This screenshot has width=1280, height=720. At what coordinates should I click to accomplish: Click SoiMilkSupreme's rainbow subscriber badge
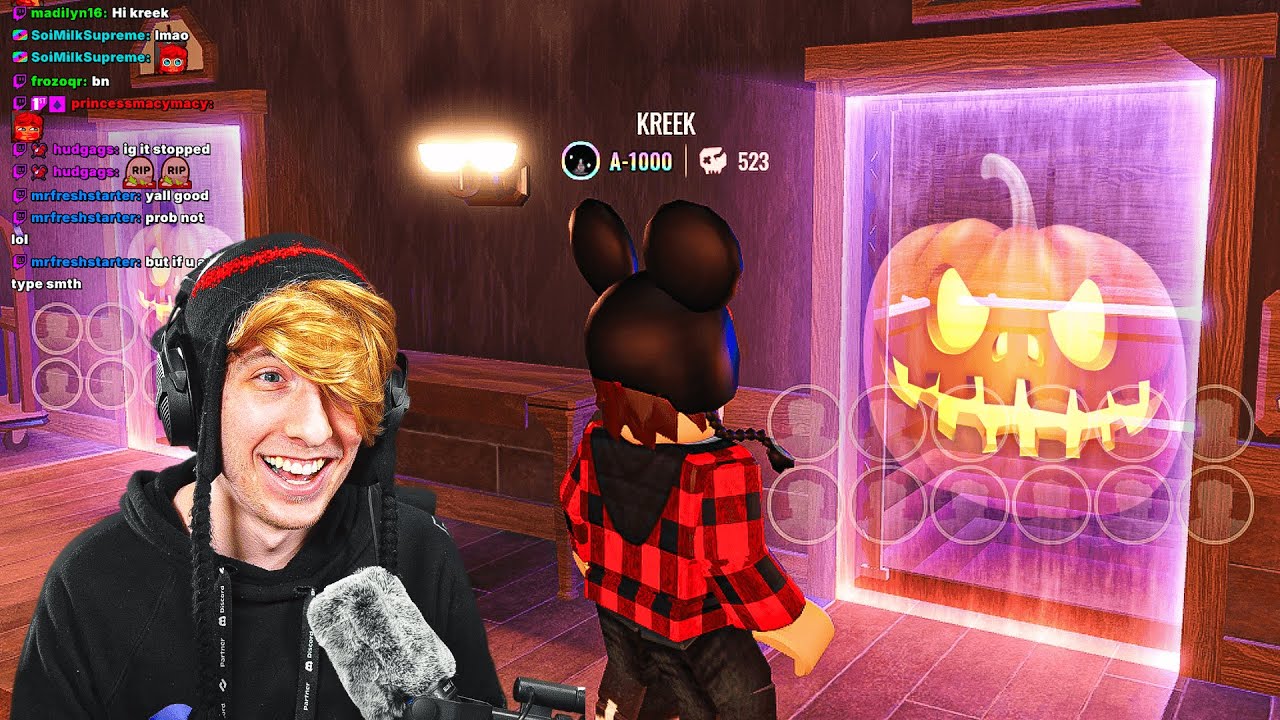pos(18,37)
